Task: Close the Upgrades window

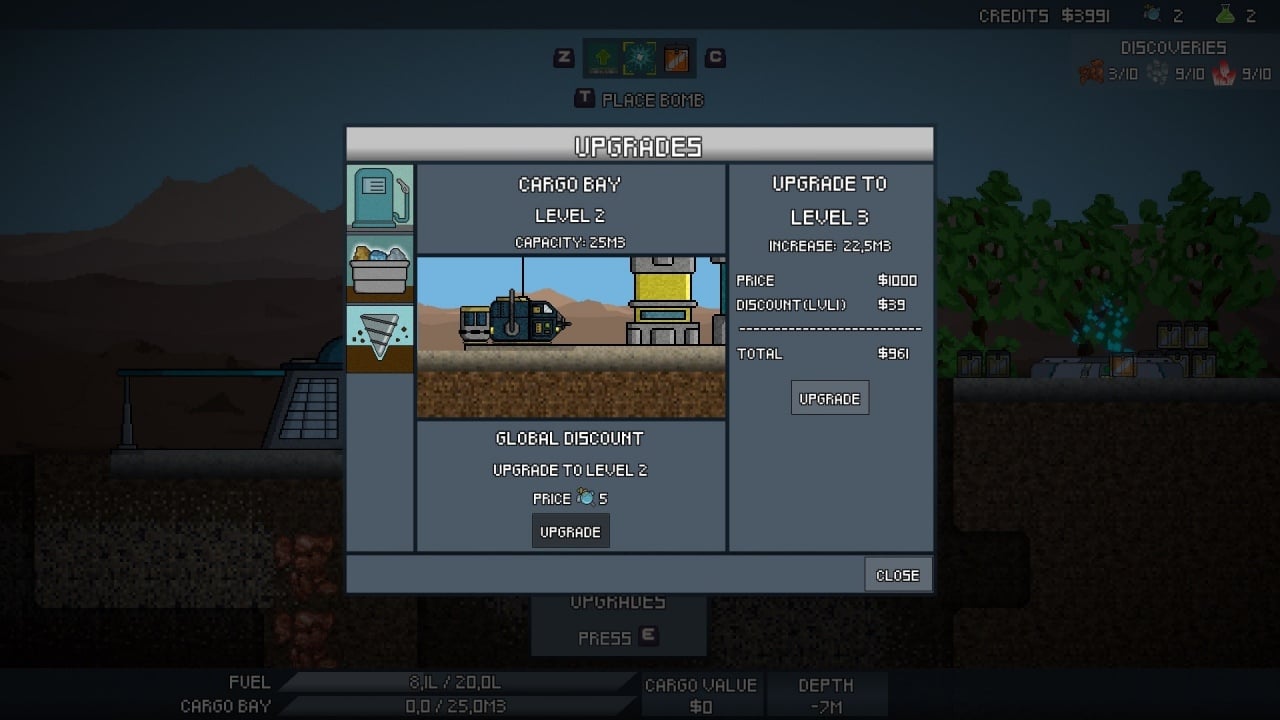Action: coord(897,575)
